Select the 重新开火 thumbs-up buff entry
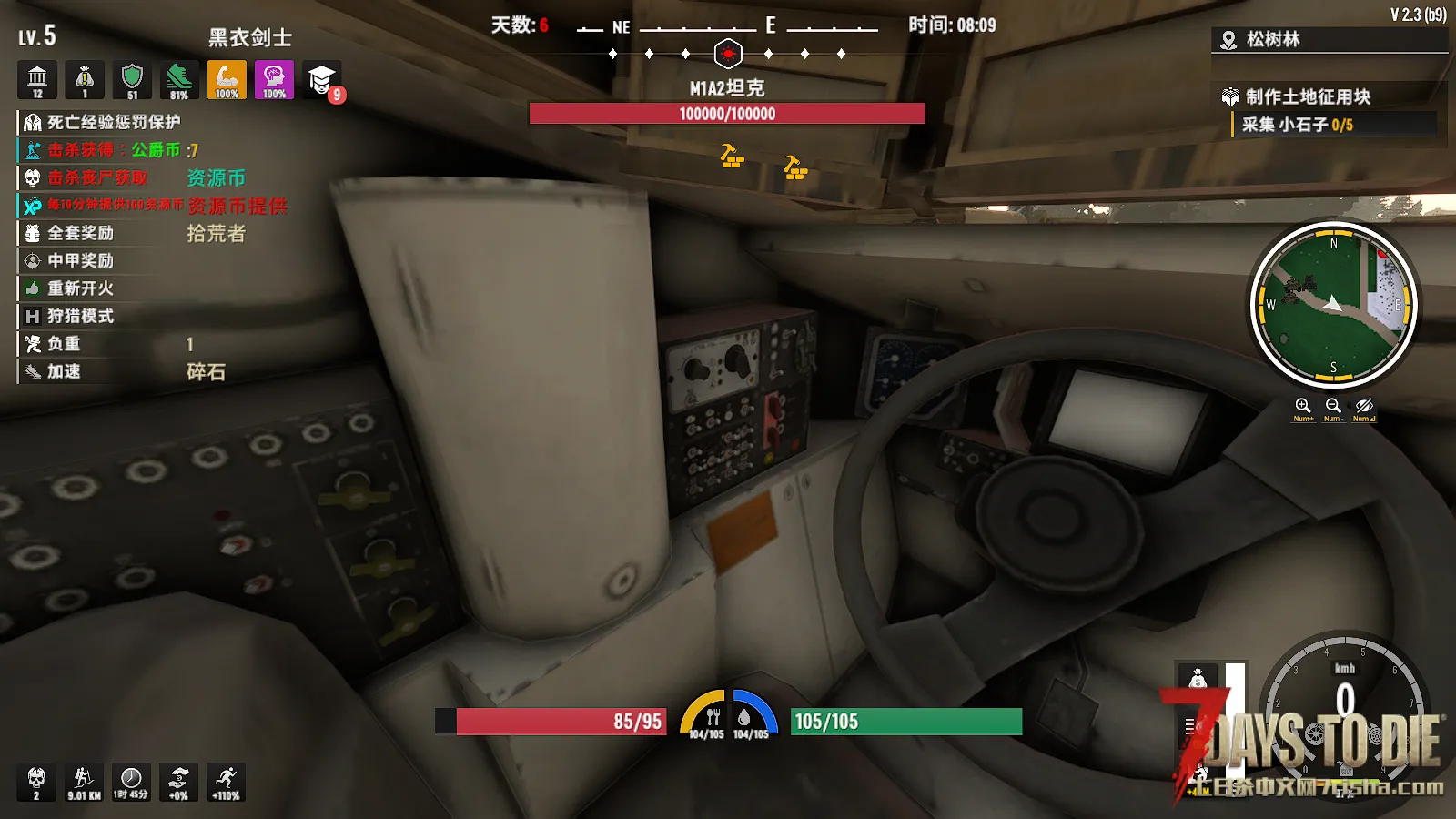This screenshot has height=819, width=1456. point(80,288)
